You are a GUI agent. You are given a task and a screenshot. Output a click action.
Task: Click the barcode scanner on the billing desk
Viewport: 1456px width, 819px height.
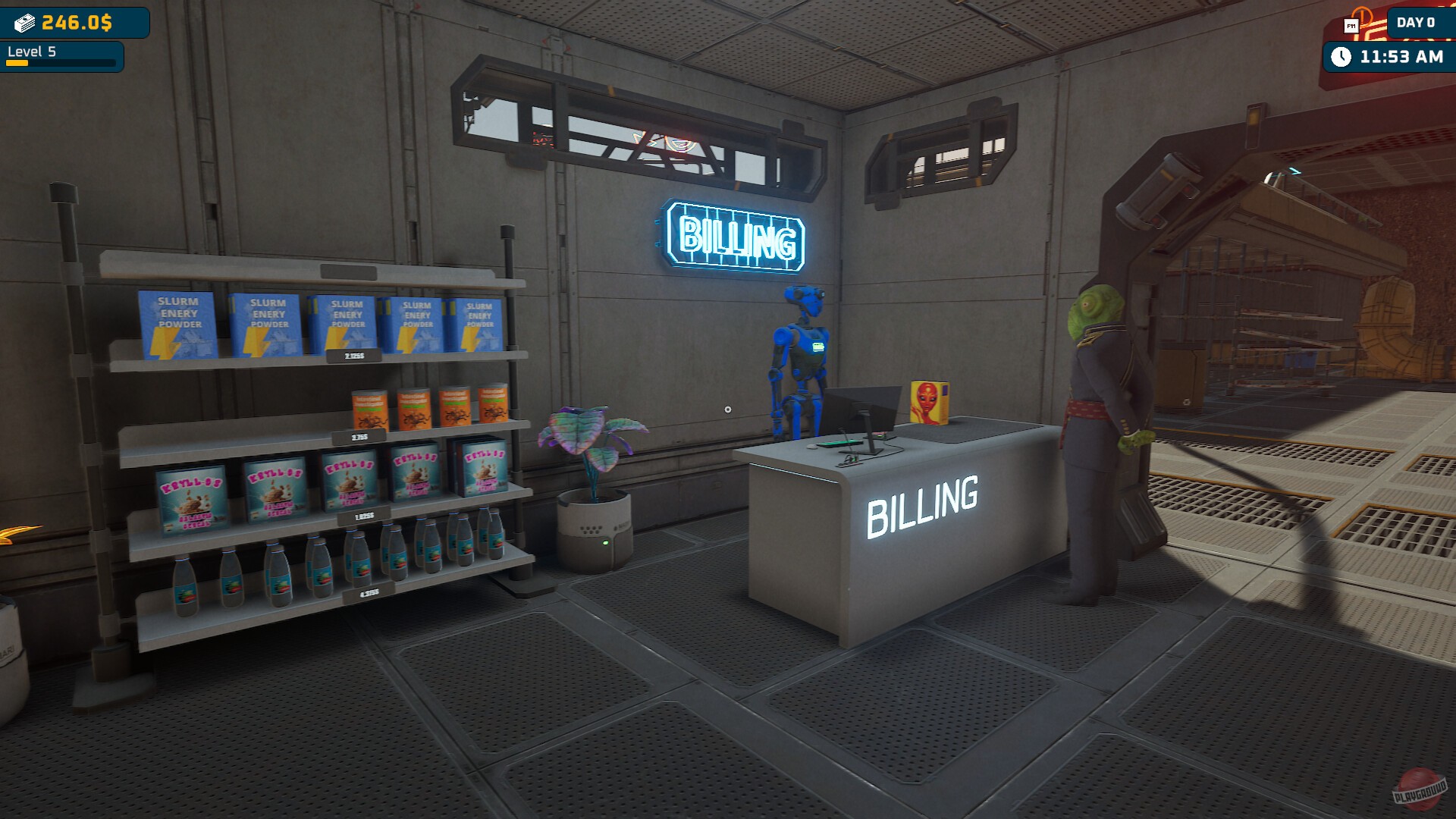point(849,460)
